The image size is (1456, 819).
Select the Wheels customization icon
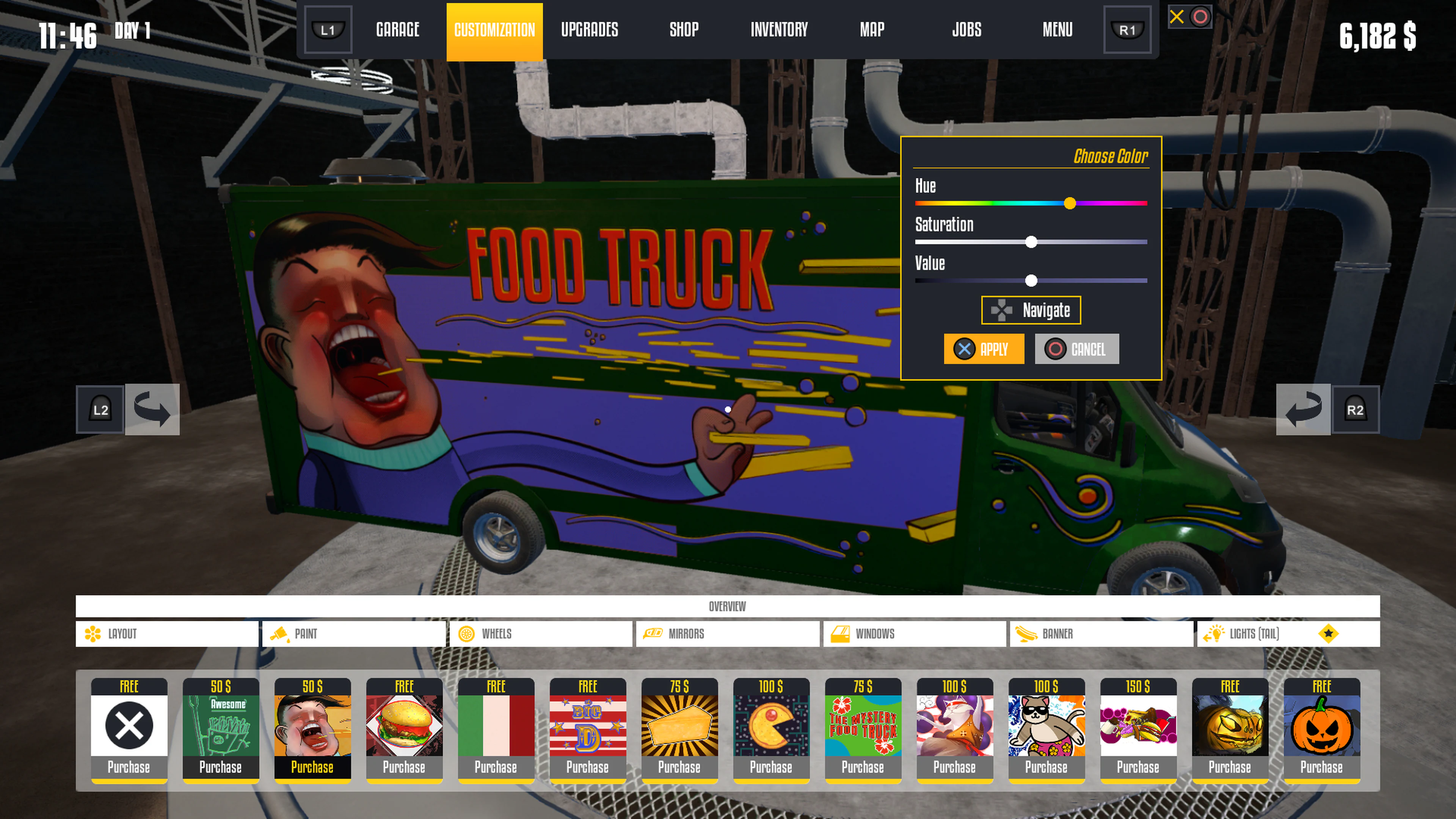[x=466, y=634]
